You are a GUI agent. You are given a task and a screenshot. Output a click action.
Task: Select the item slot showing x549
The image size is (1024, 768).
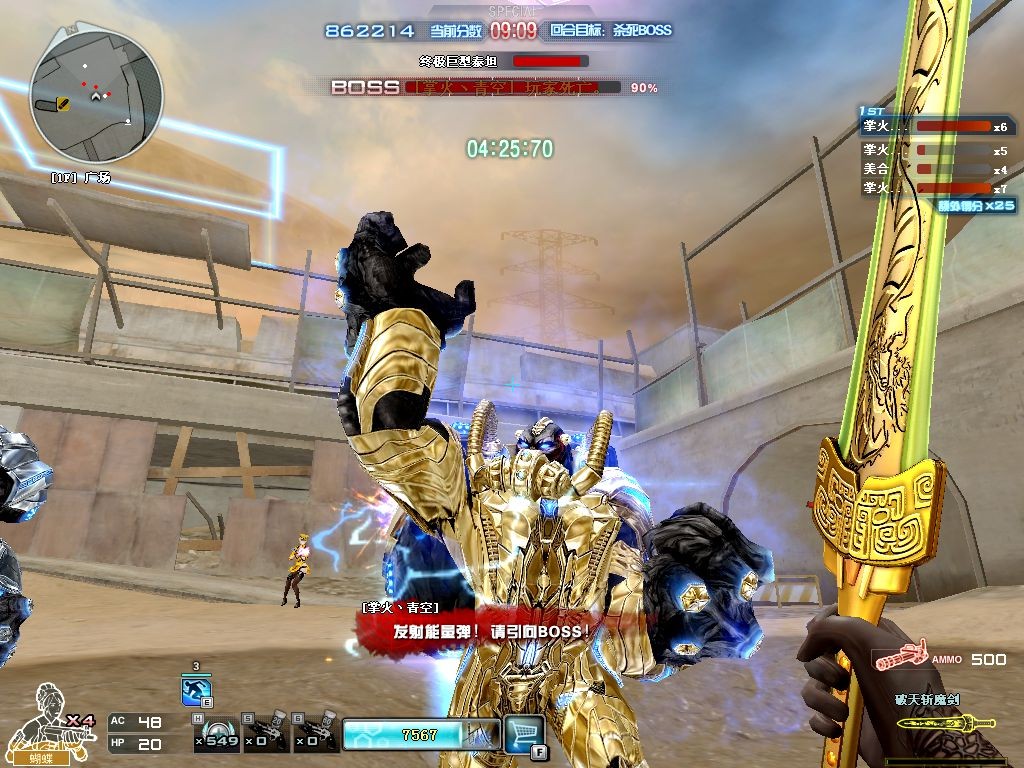pos(216,734)
